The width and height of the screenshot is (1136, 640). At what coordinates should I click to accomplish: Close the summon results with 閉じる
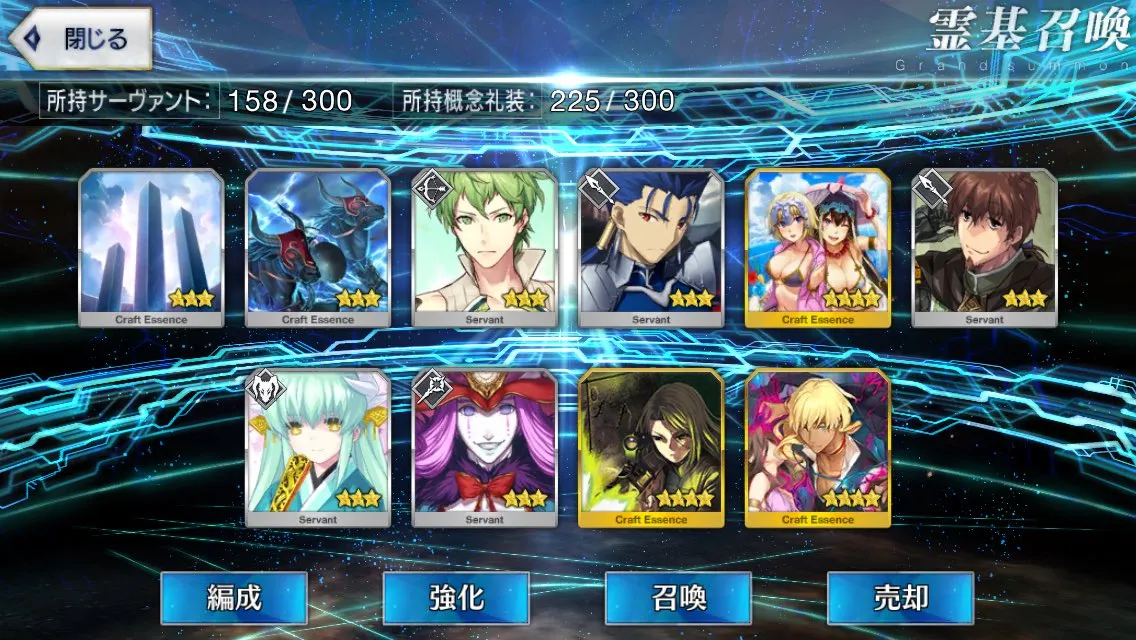click(82, 39)
